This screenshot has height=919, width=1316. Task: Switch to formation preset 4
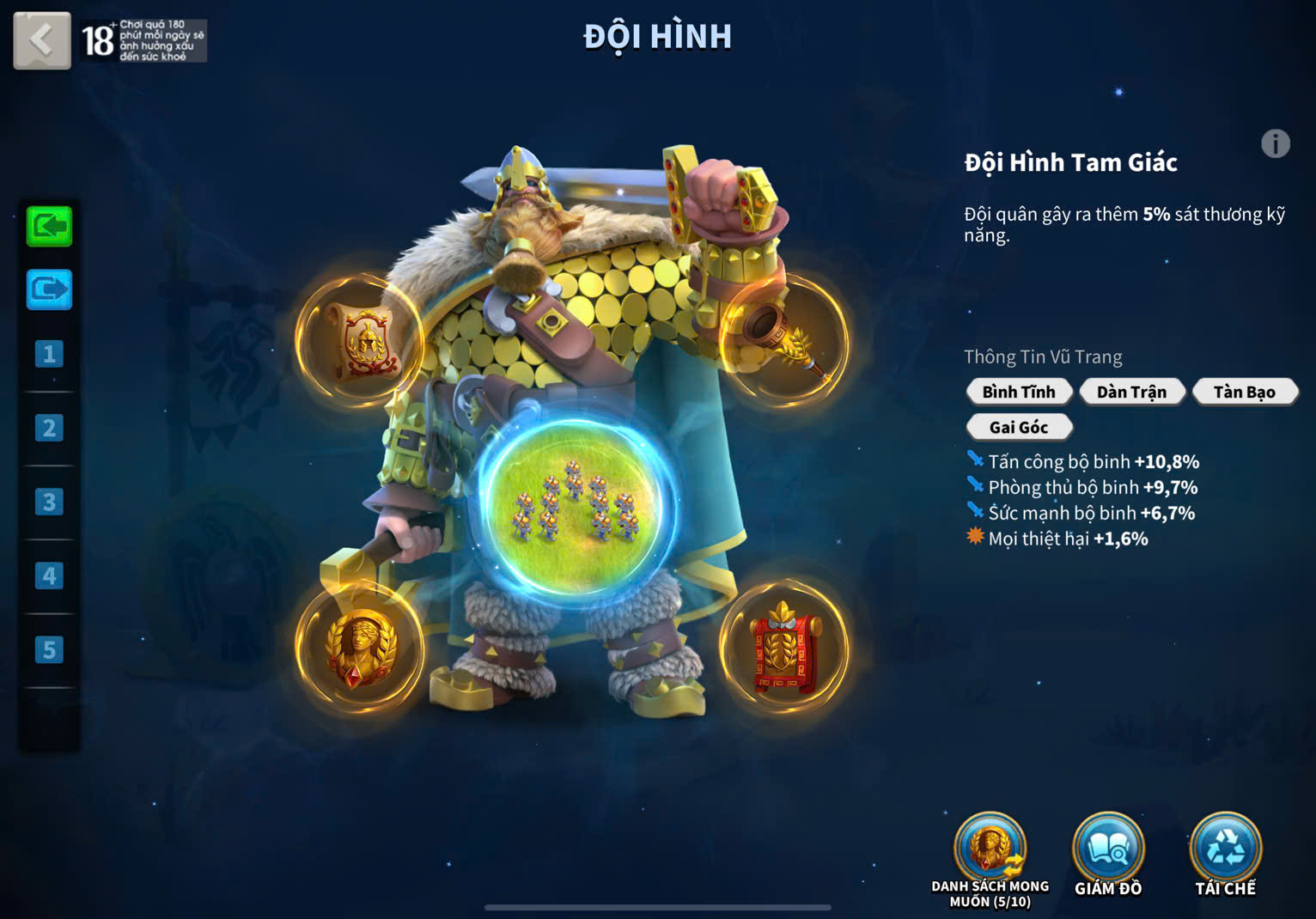coord(49,575)
